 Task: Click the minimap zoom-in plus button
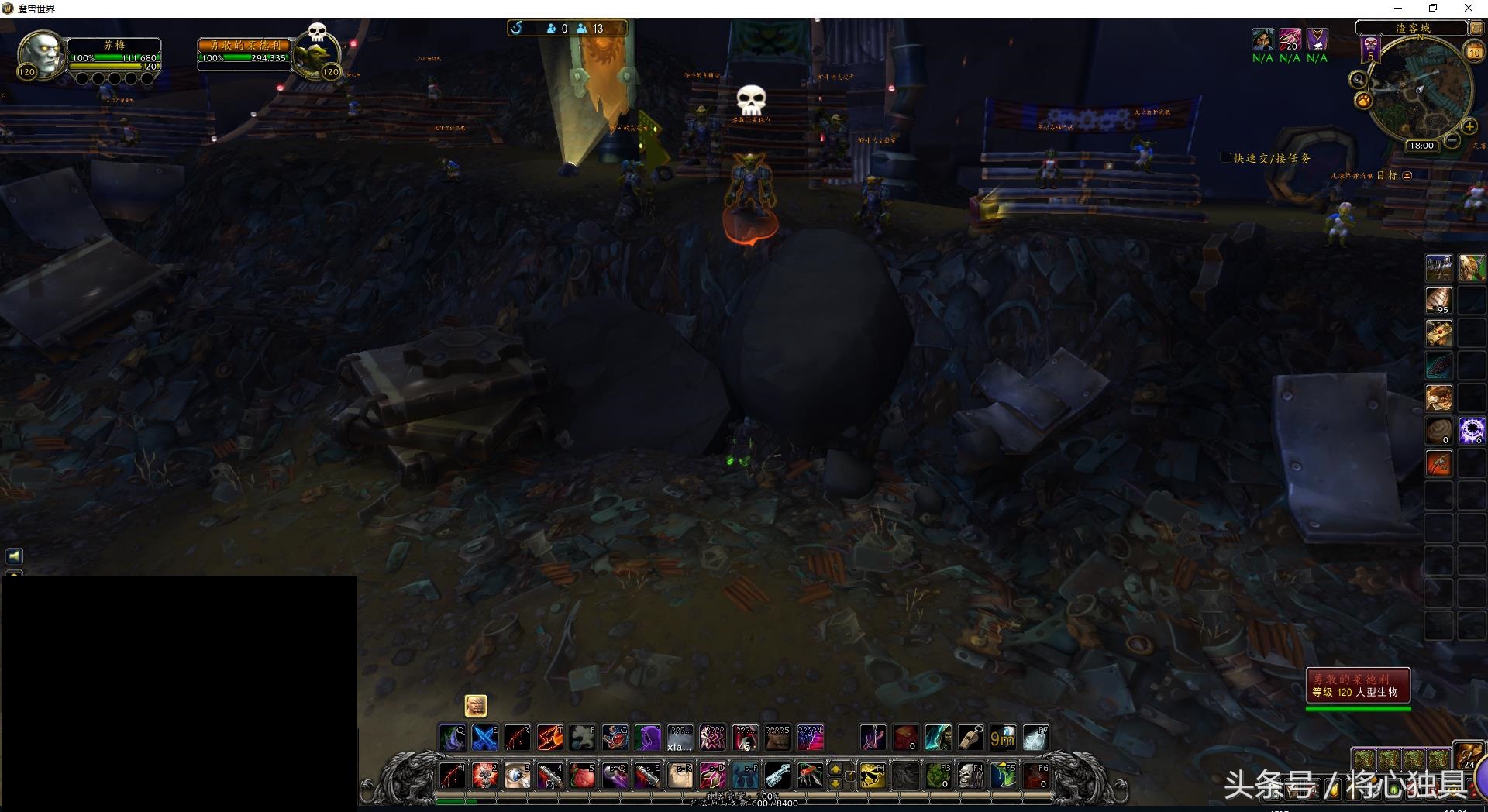(1469, 127)
